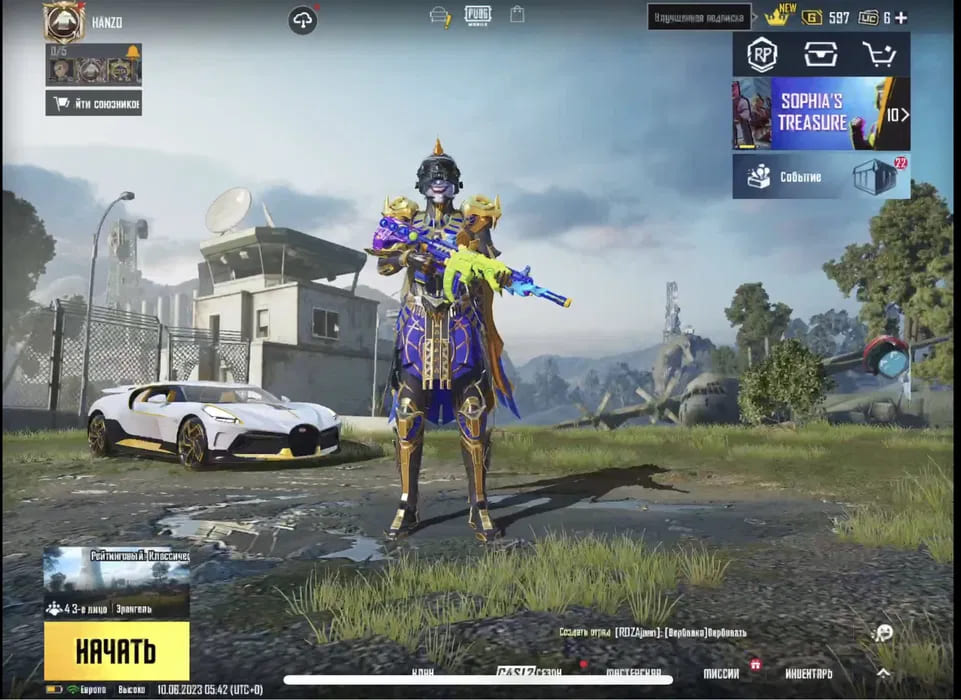The height and width of the screenshot is (700, 961).
Task: Open the Миссии missions menu
Action: 721,674
